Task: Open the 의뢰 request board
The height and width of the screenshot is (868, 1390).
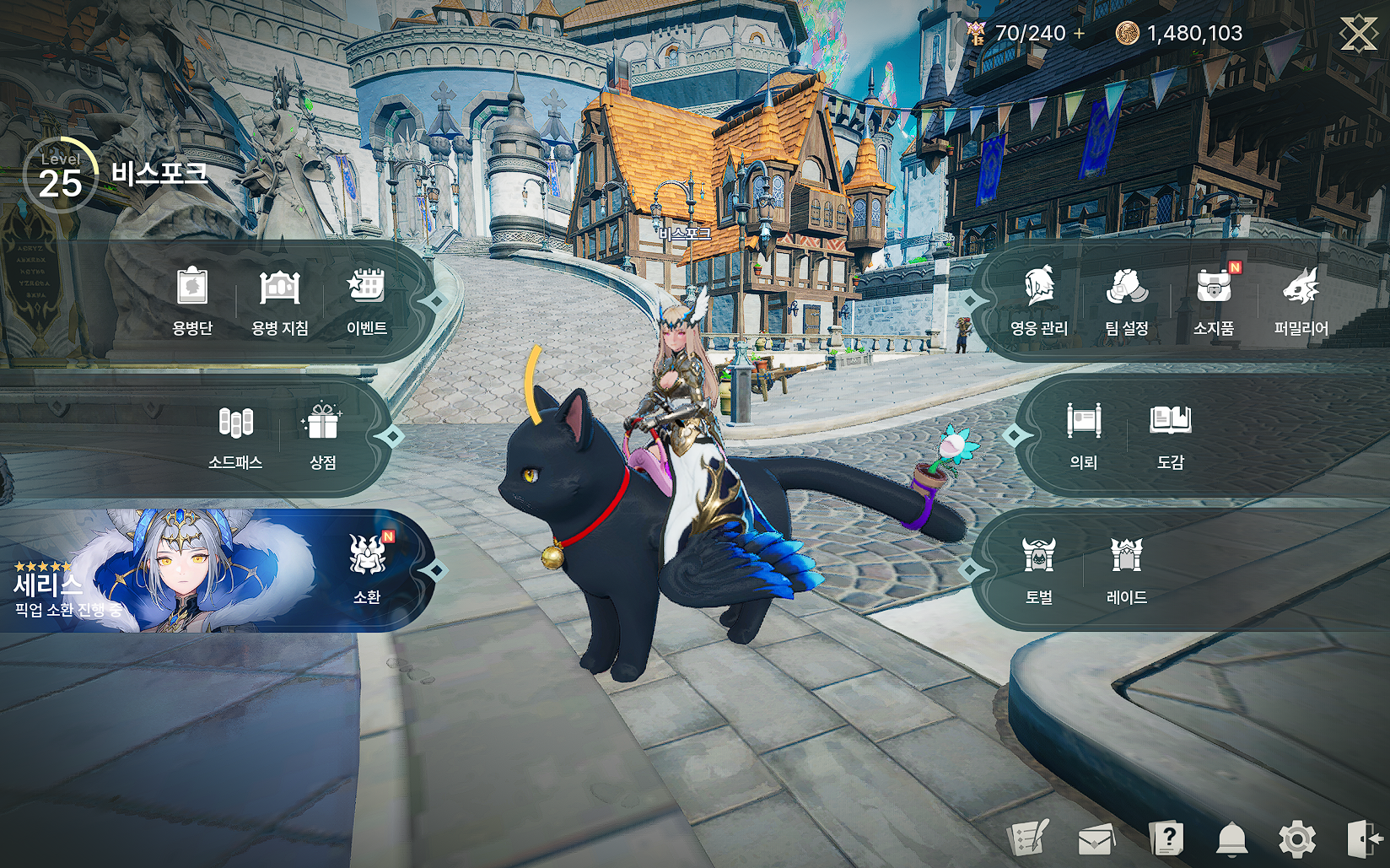Action: pos(1084,434)
